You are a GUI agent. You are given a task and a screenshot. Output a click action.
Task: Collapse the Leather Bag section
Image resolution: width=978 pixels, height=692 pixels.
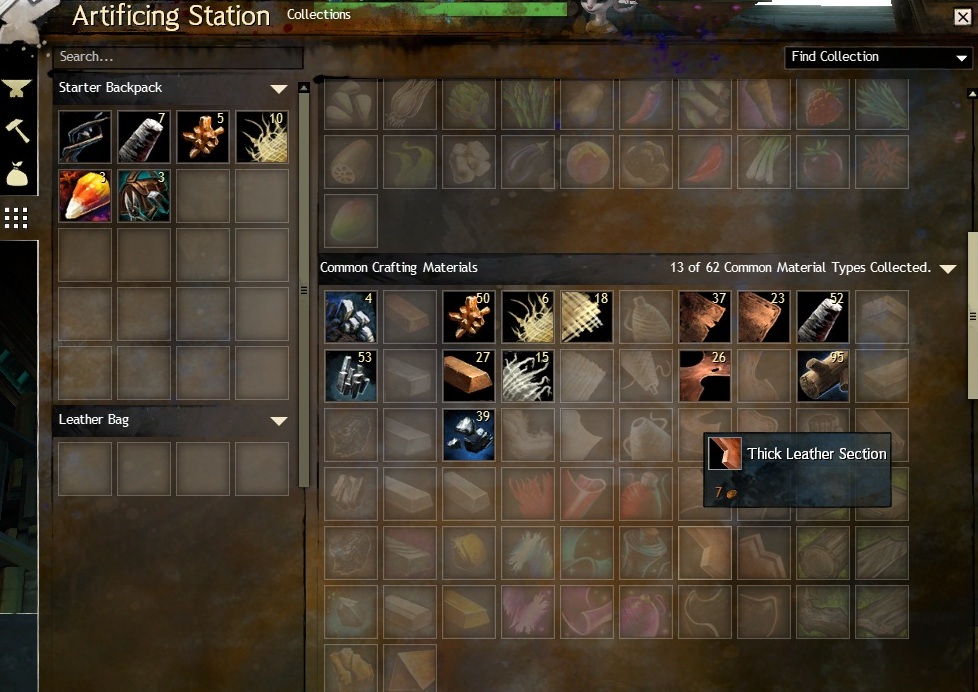pos(279,421)
